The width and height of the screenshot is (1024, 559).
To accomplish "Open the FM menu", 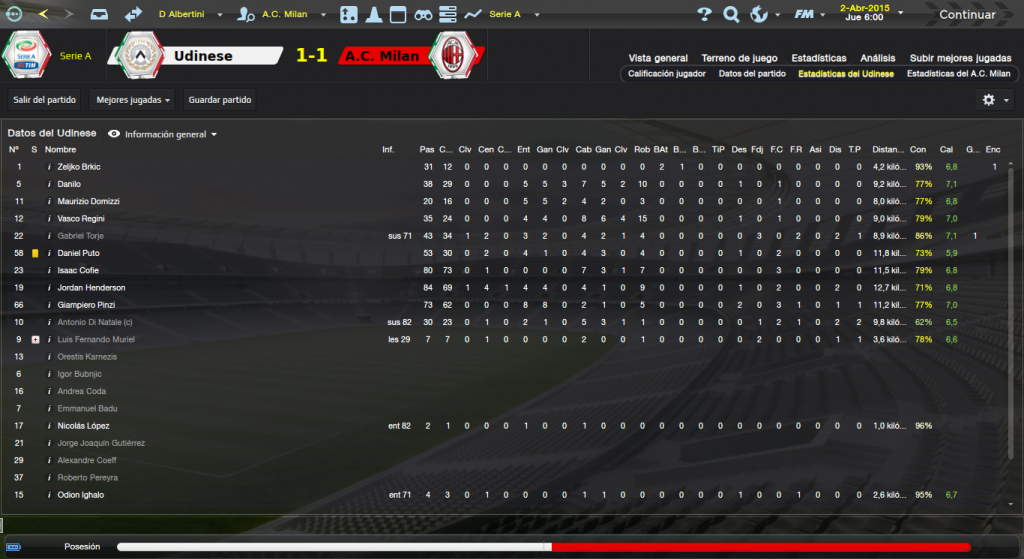I will [x=806, y=15].
